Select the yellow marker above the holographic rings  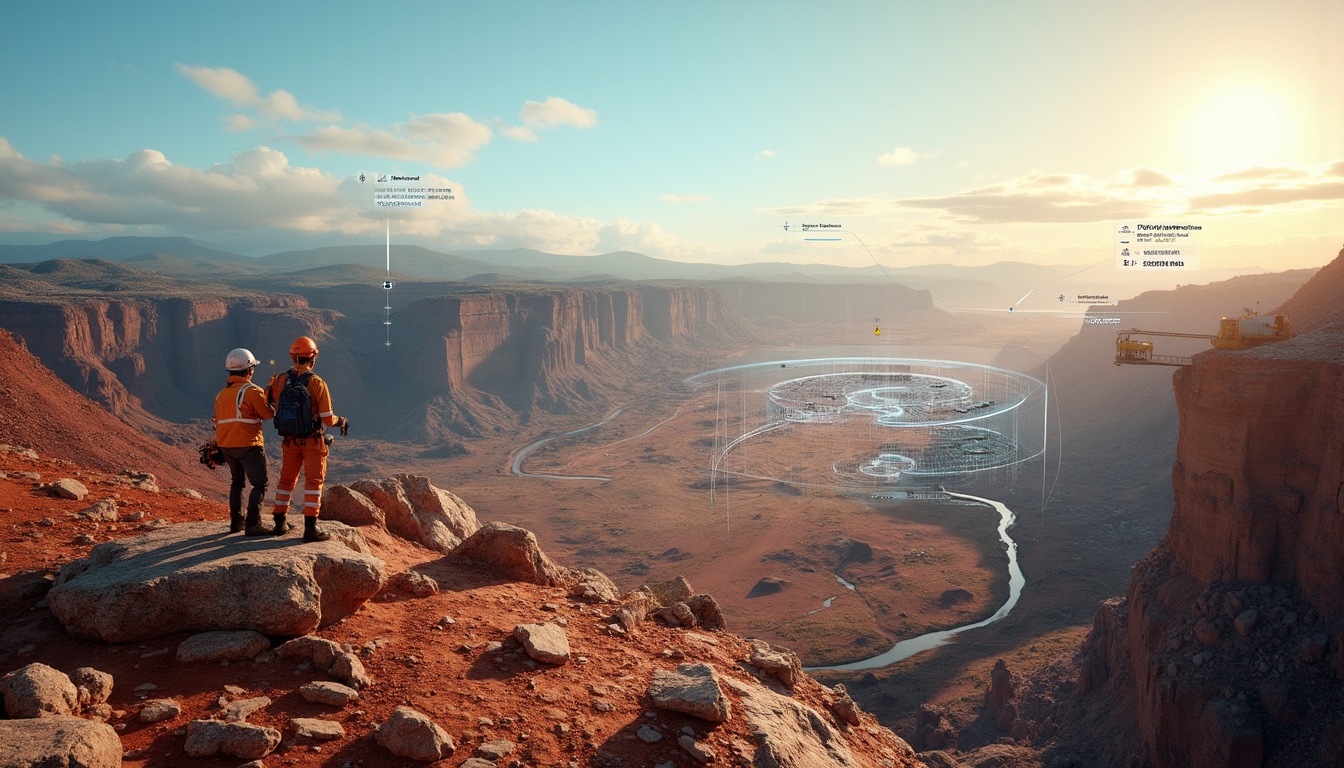877,329
